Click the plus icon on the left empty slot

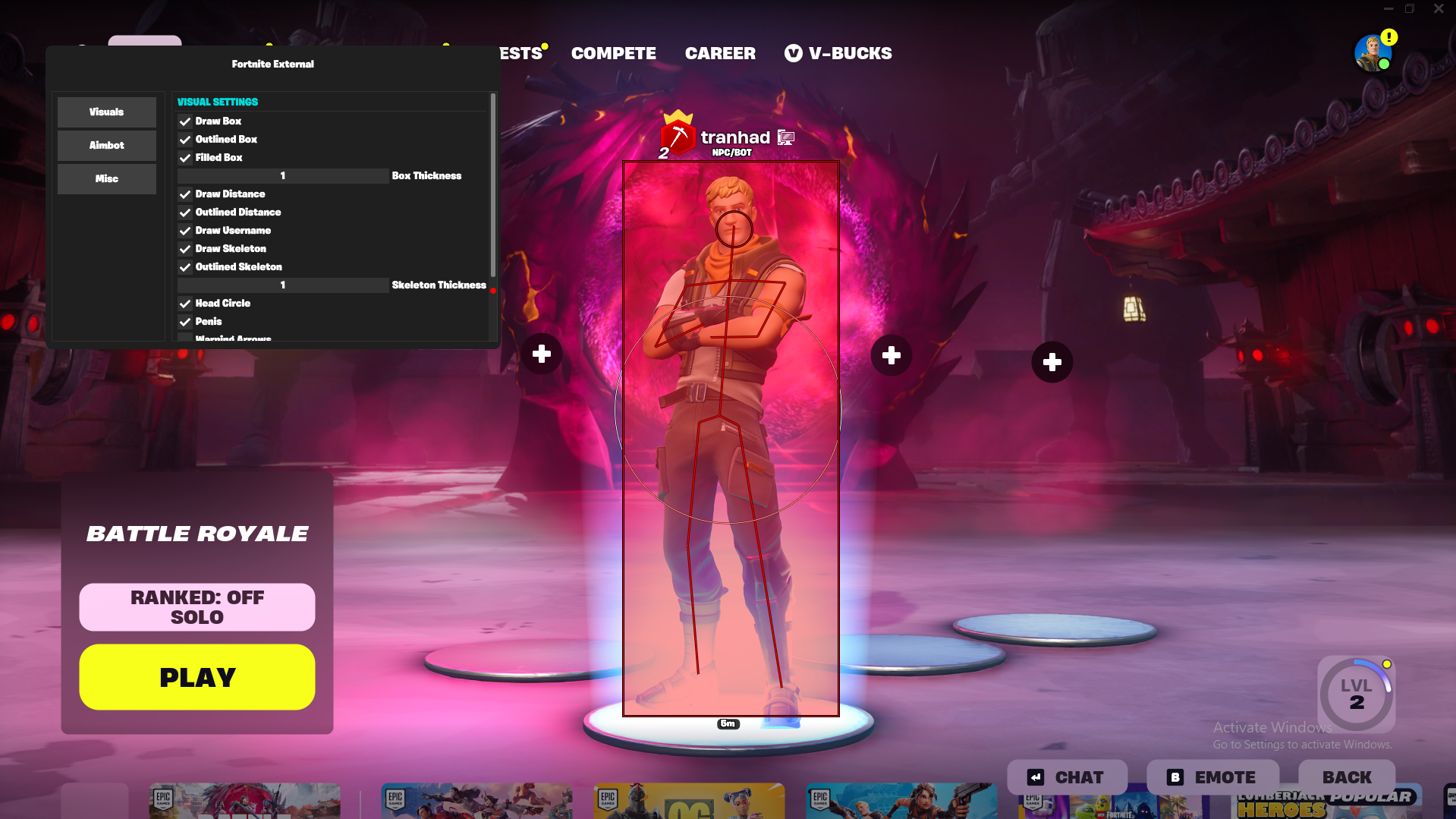click(542, 354)
